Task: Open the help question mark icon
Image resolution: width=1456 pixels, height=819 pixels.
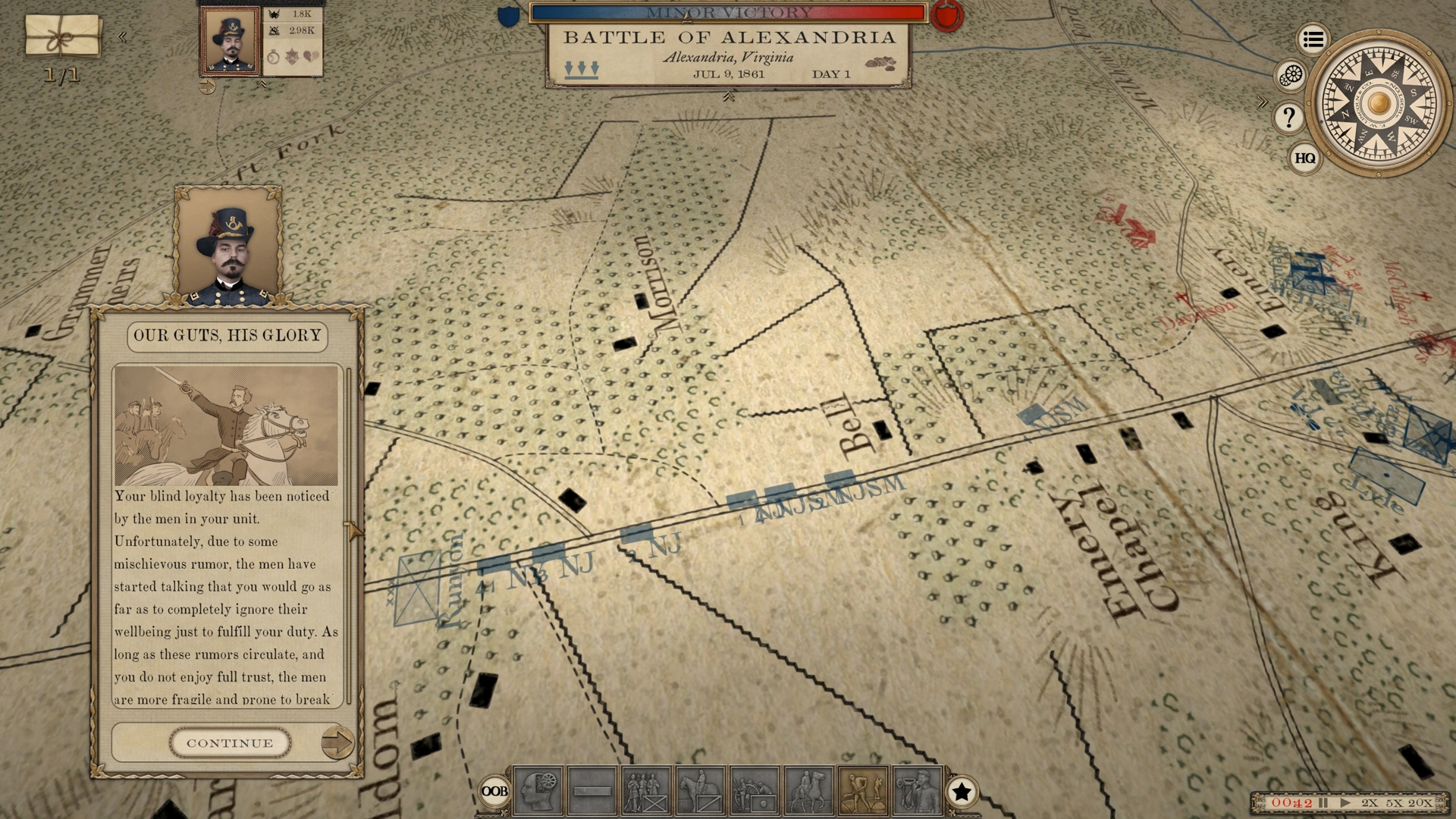Action: (x=1288, y=116)
